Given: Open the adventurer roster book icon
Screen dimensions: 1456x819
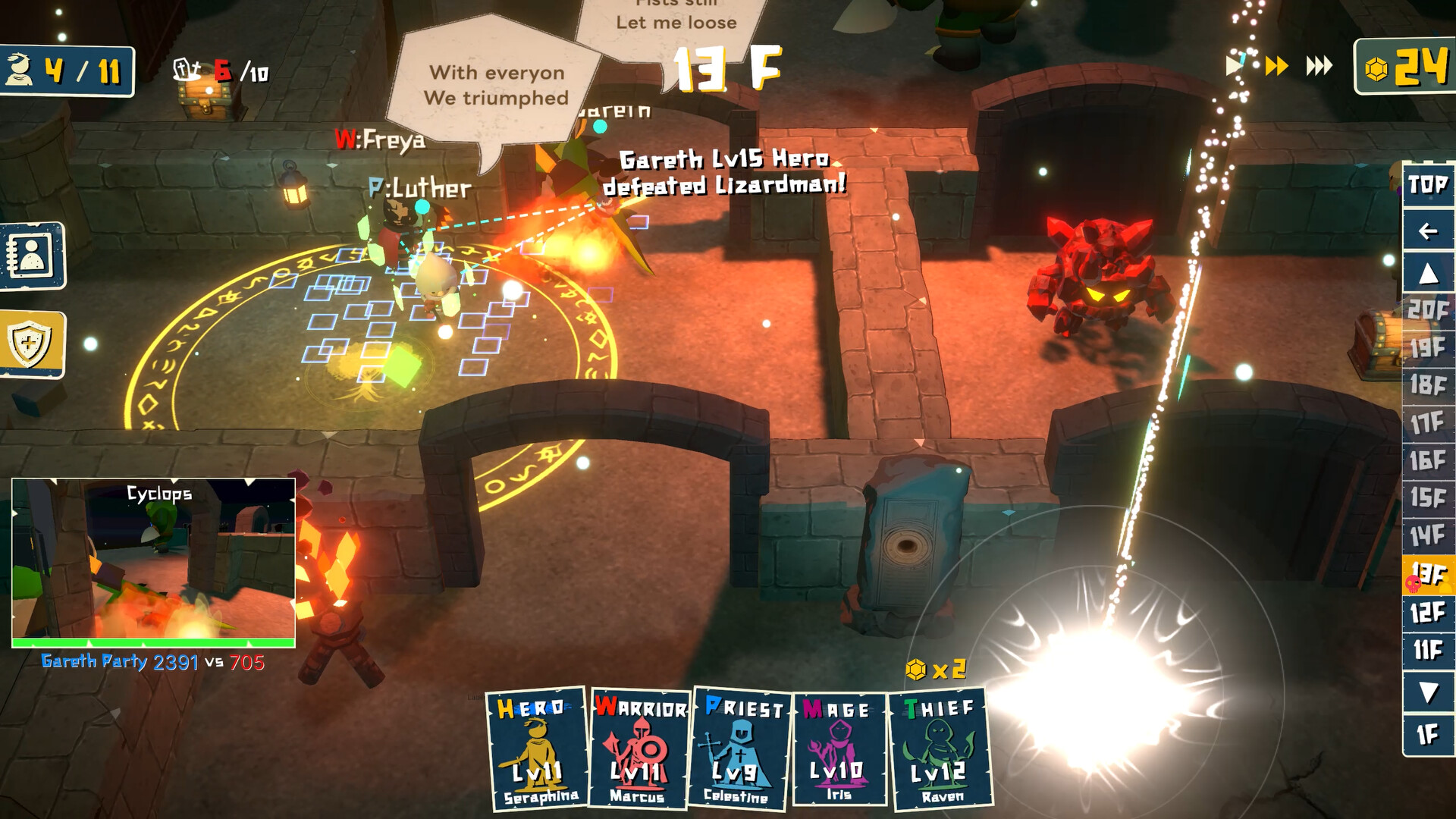Looking at the screenshot, I should pyautogui.click(x=32, y=256).
